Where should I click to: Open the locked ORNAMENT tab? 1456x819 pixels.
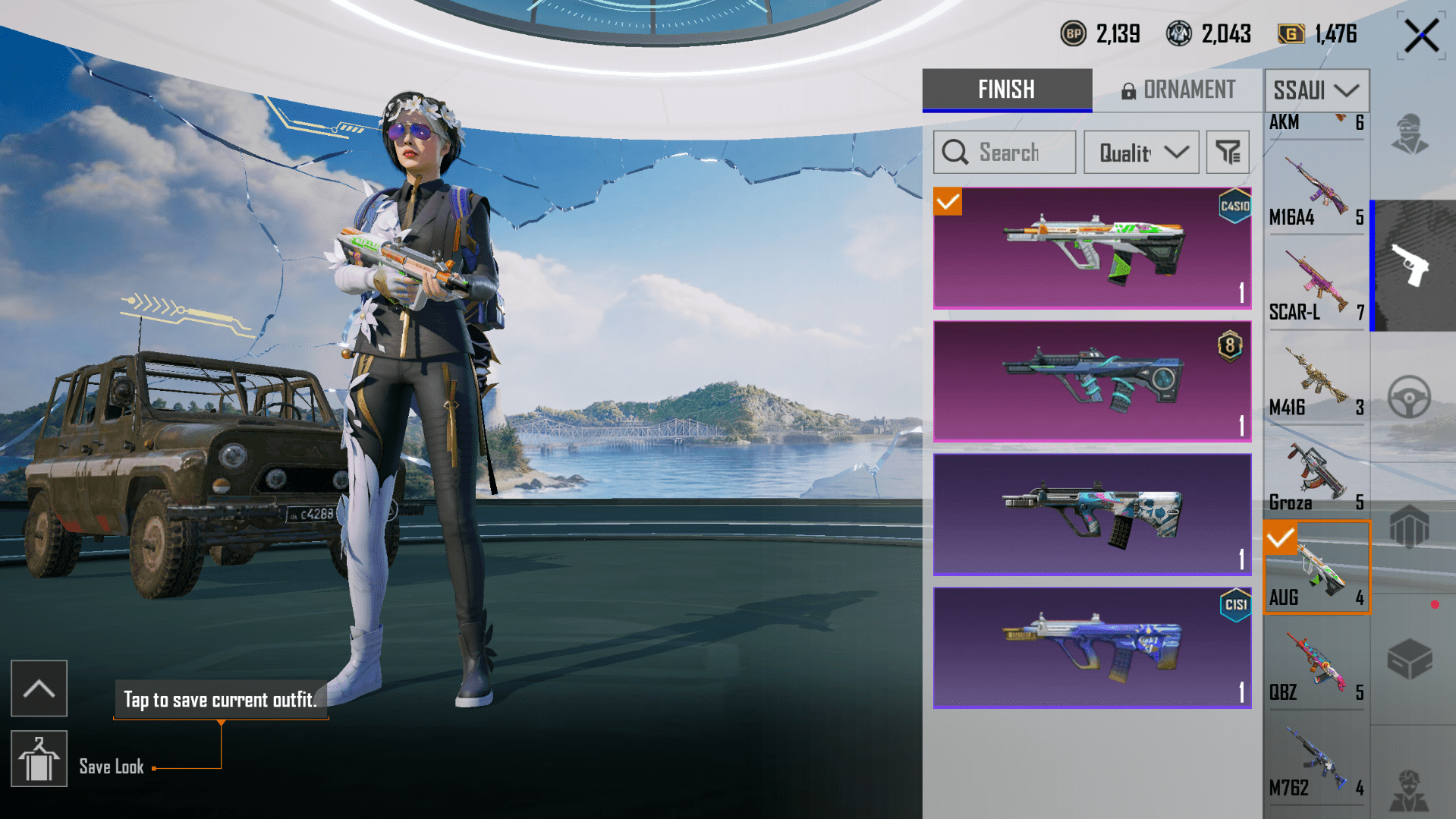pos(1178,90)
